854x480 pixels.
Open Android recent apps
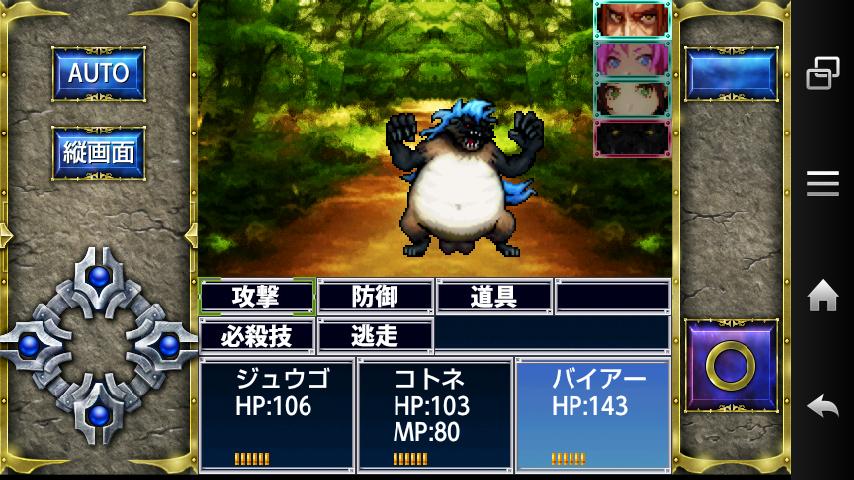822,73
